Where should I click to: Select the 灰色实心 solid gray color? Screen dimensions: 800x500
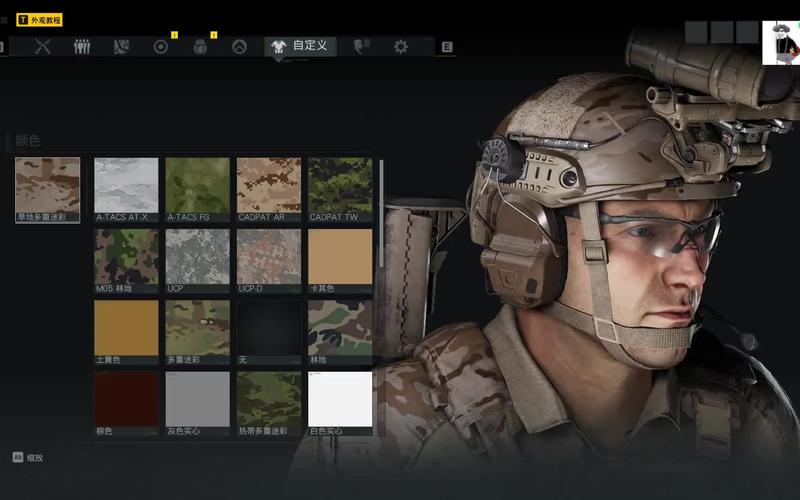(x=197, y=399)
